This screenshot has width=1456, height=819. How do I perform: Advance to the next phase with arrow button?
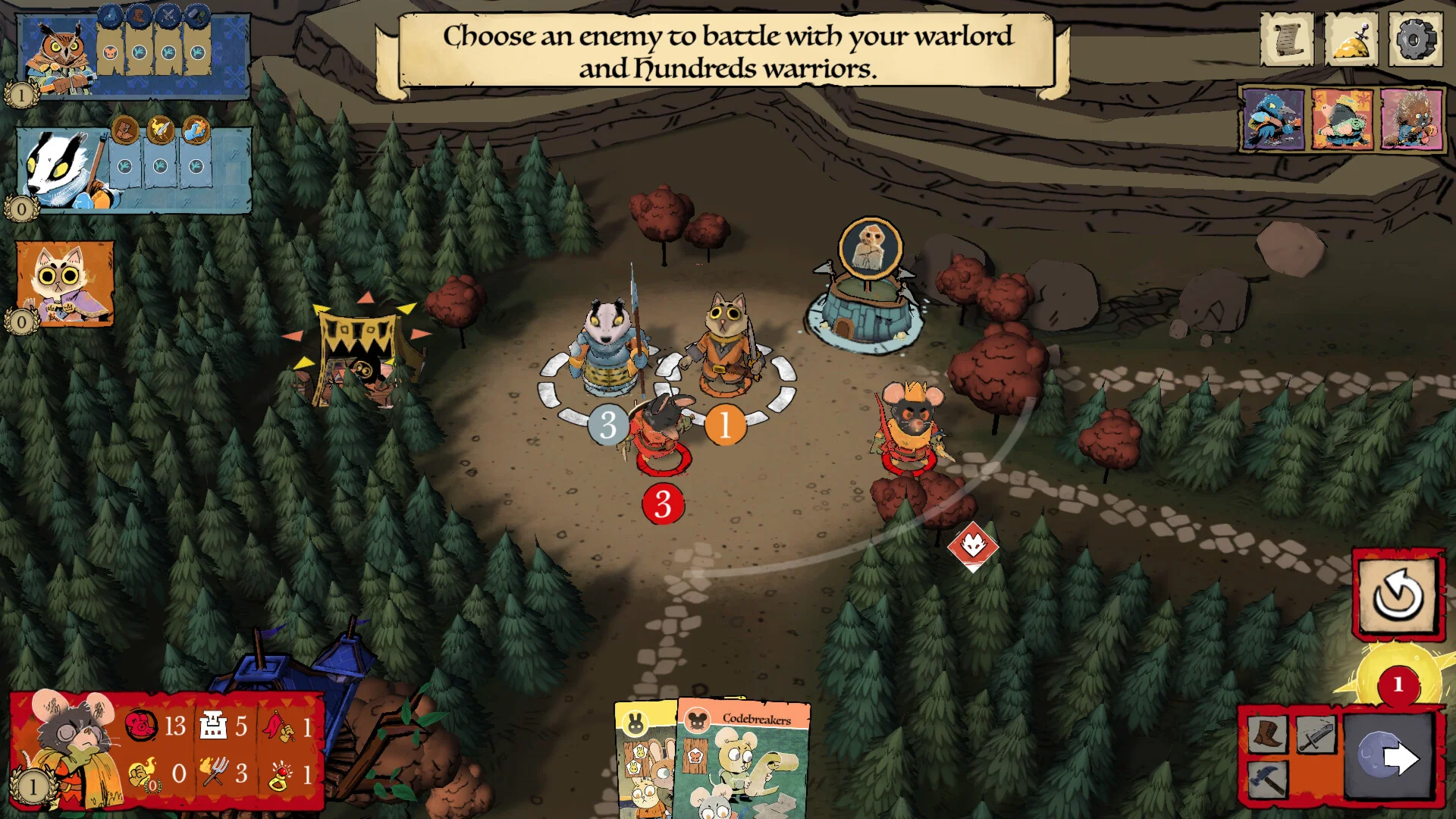1390,757
